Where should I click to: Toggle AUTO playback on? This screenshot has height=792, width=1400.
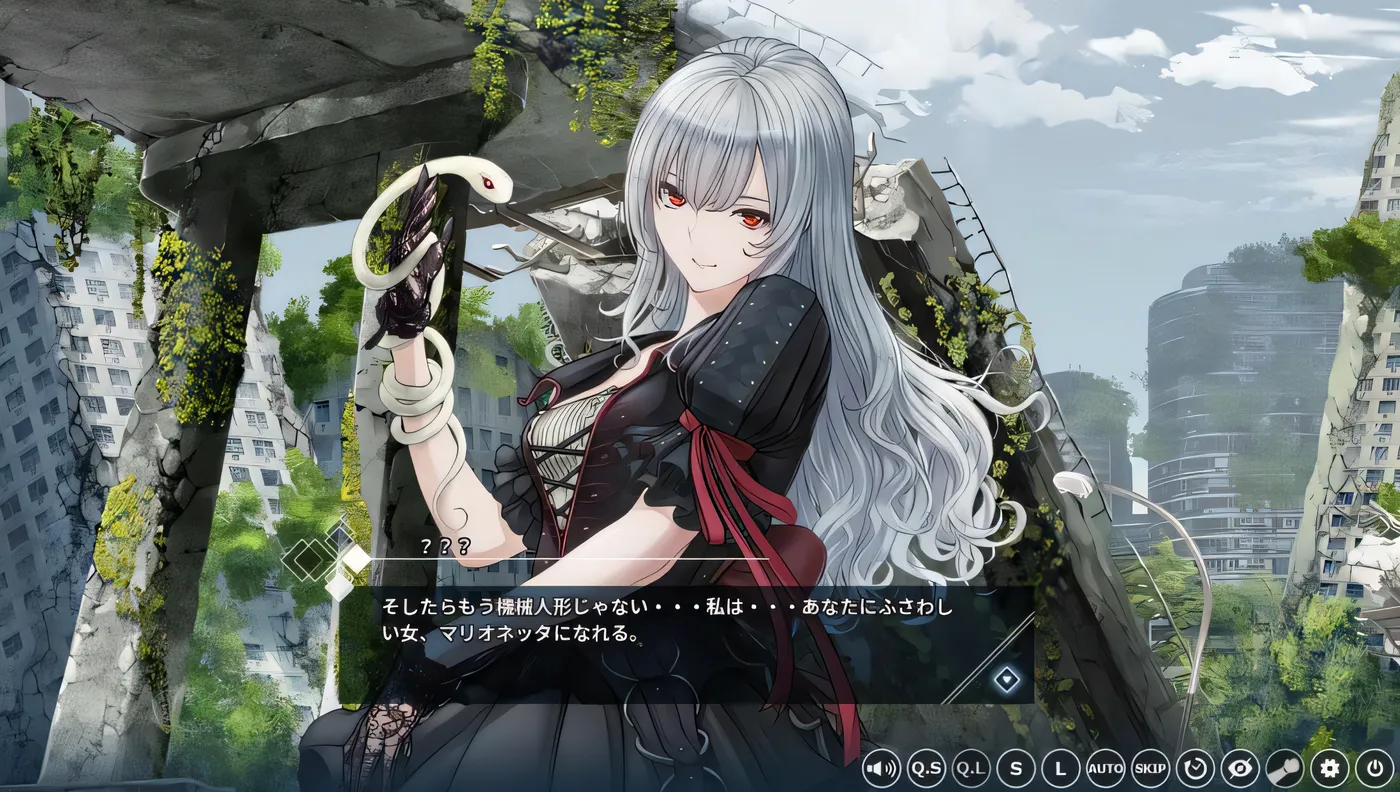pyautogui.click(x=1105, y=769)
